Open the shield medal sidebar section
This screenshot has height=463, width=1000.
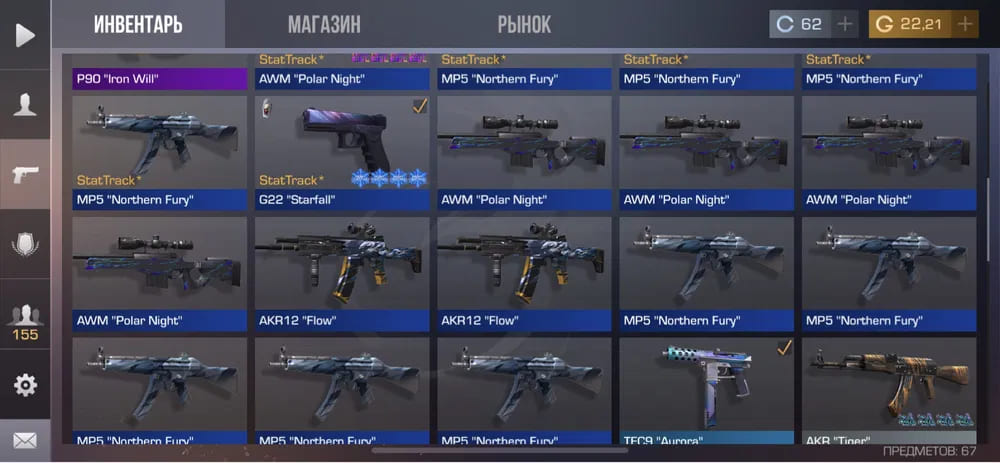point(25,244)
